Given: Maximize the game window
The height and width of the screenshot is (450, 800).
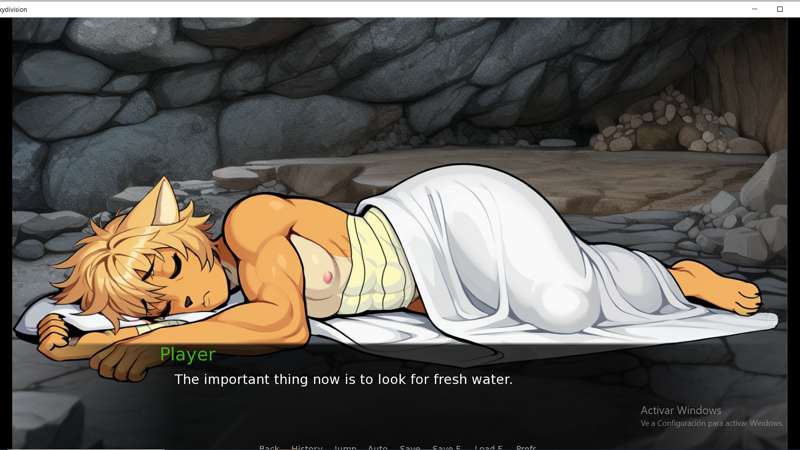Looking at the screenshot, I should (x=780, y=9).
